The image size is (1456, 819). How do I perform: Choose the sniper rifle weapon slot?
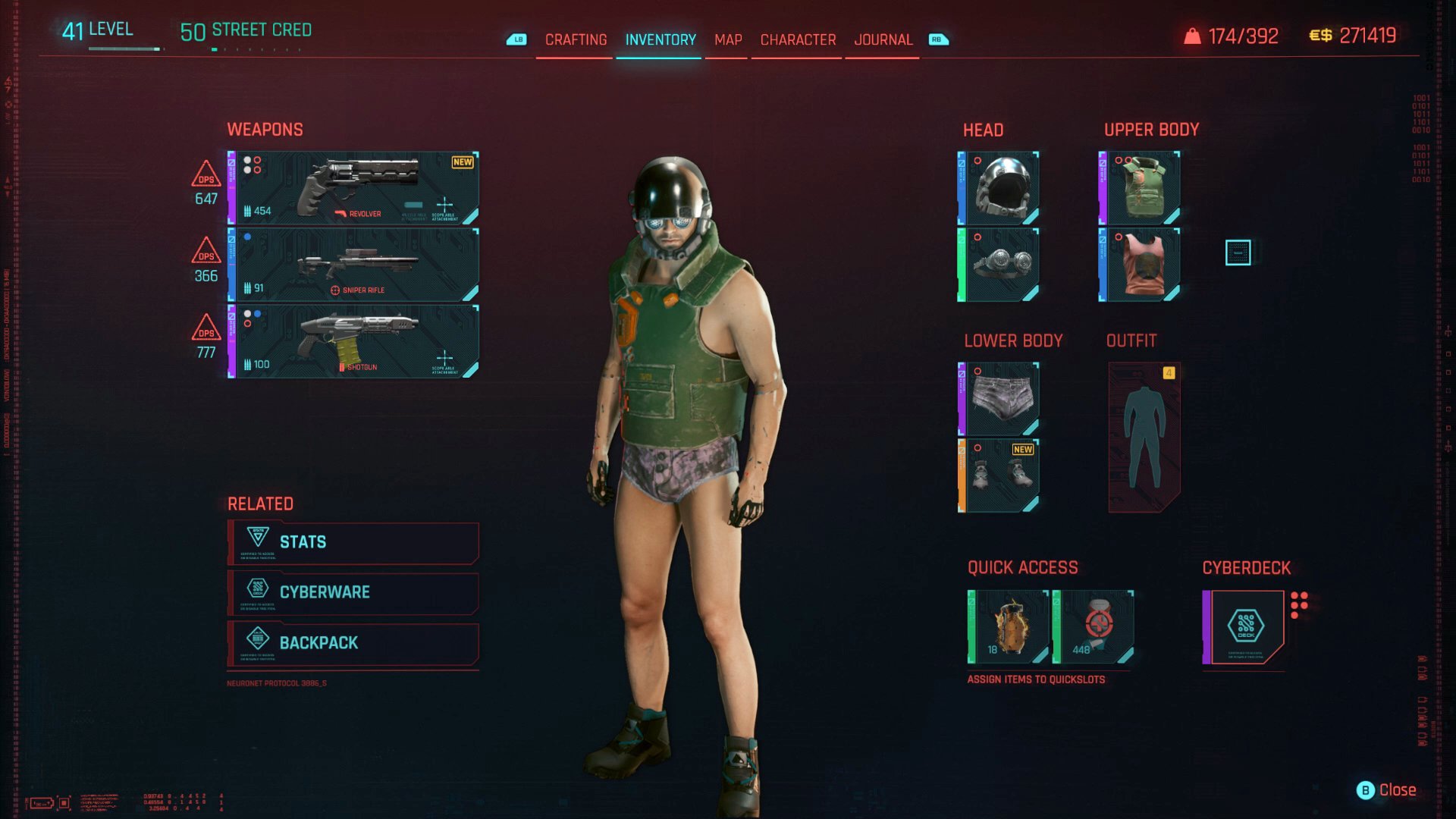click(354, 265)
